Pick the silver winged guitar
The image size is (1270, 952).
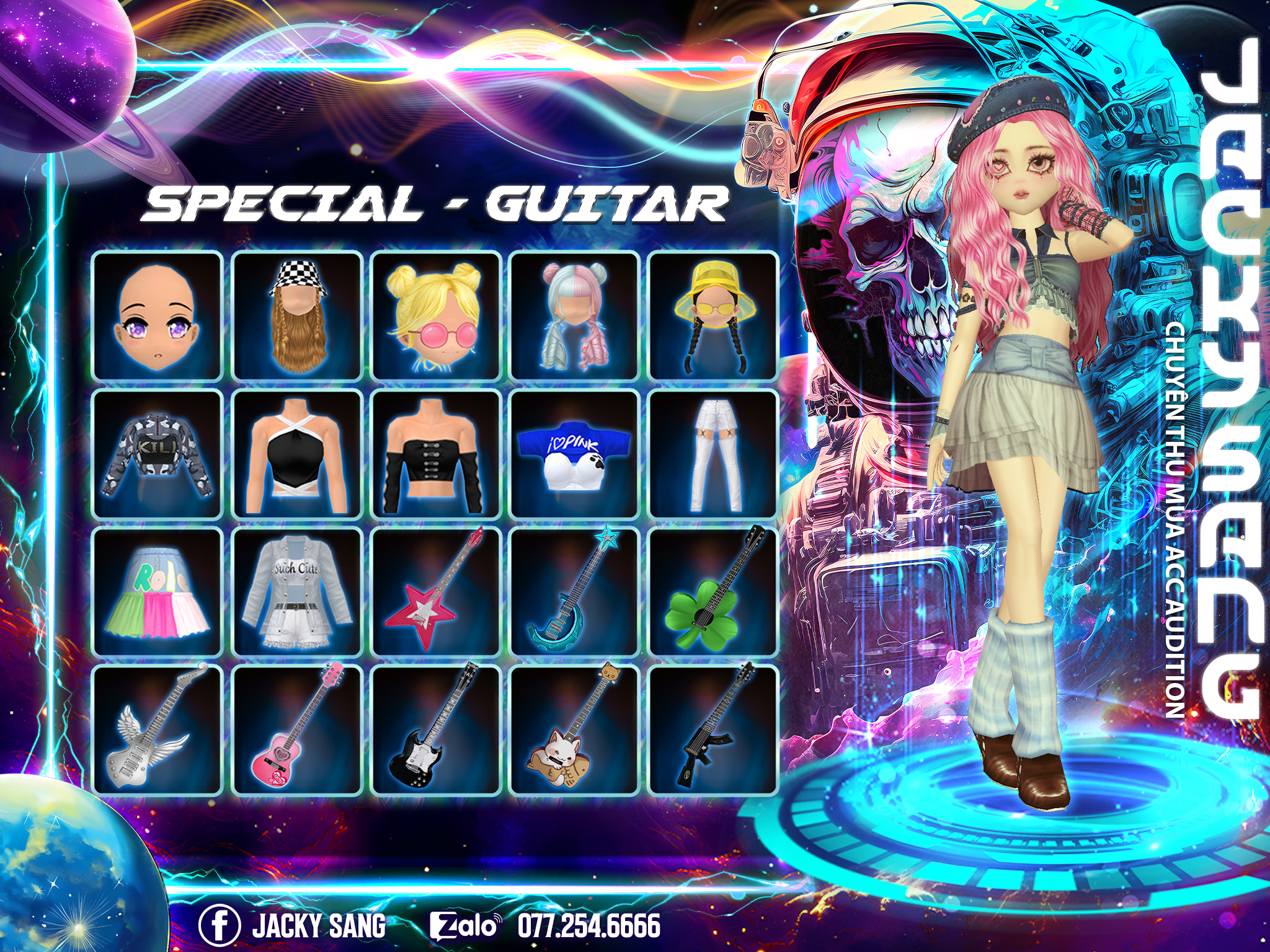tap(158, 730)
